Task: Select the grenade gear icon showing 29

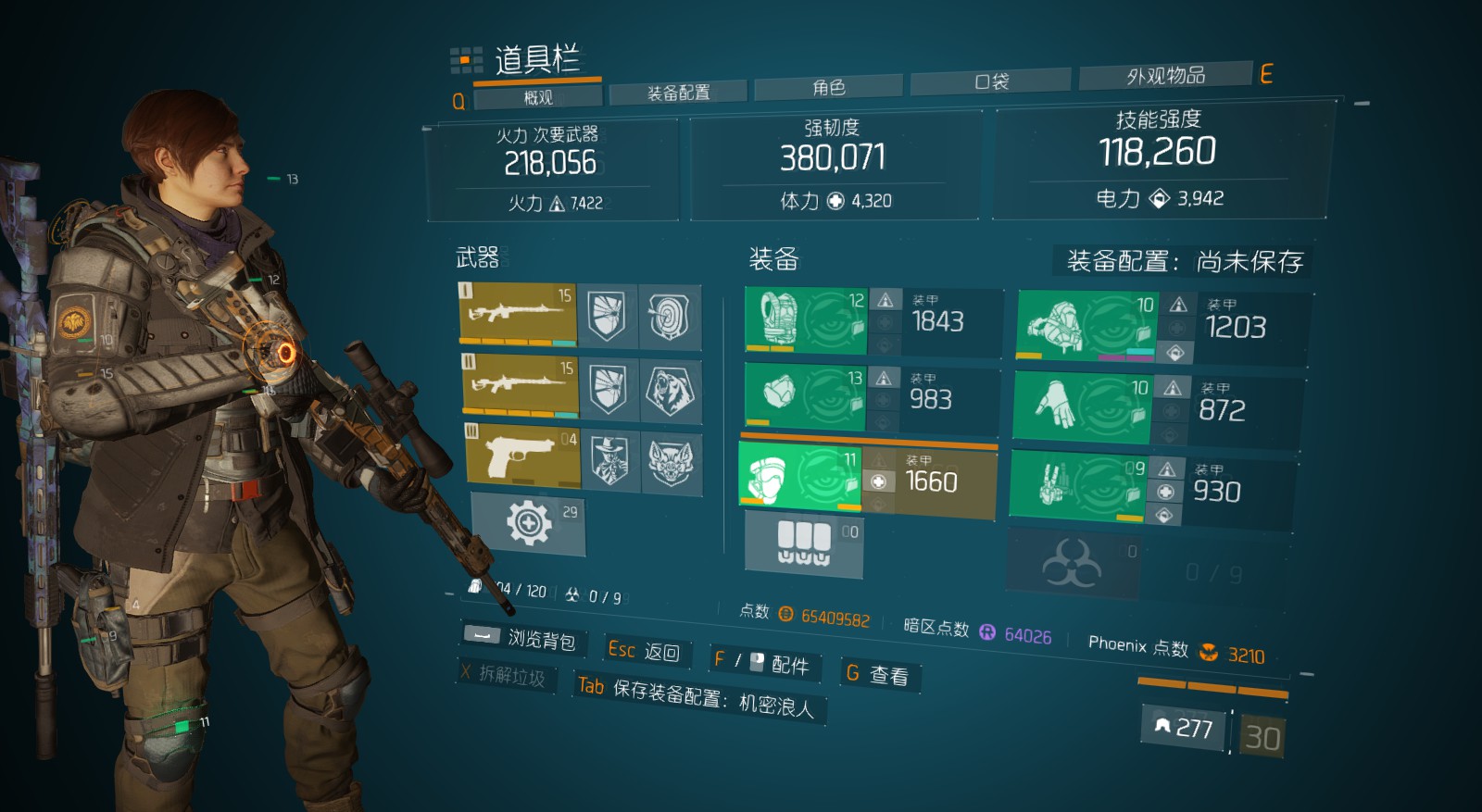Action: (528, 523)
